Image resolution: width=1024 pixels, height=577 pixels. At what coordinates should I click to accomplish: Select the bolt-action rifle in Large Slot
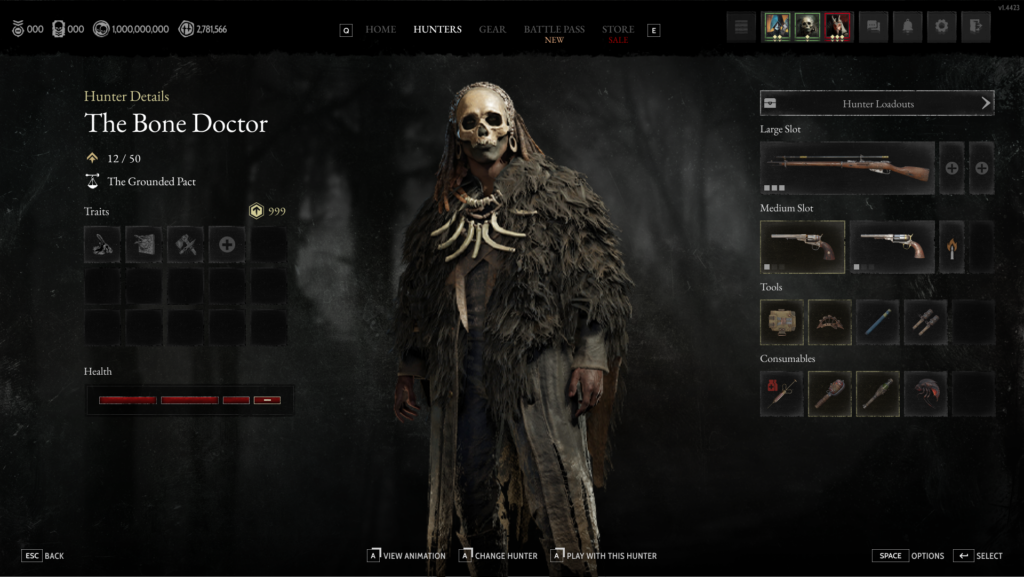click(x=847, y=168)
